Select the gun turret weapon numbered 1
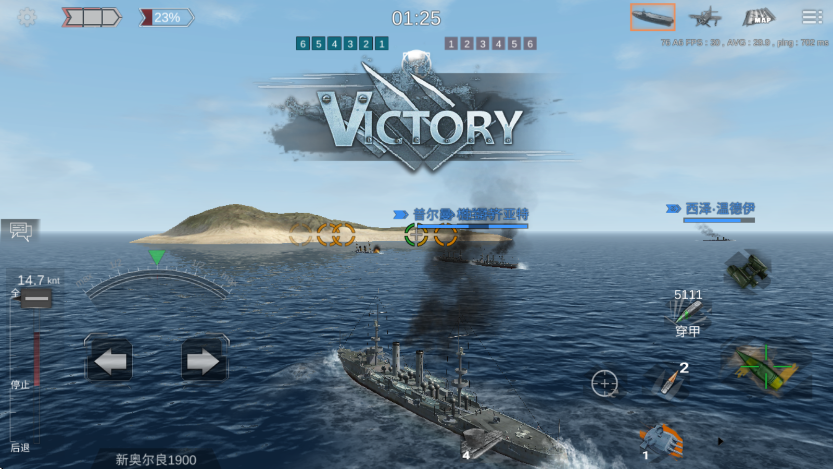The height and width of the screenshot is (469, 833). tap(660, 439)
